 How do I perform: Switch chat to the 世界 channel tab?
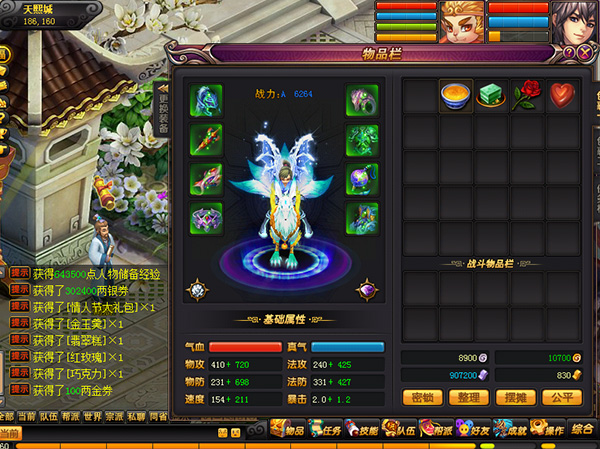[93, 416]
